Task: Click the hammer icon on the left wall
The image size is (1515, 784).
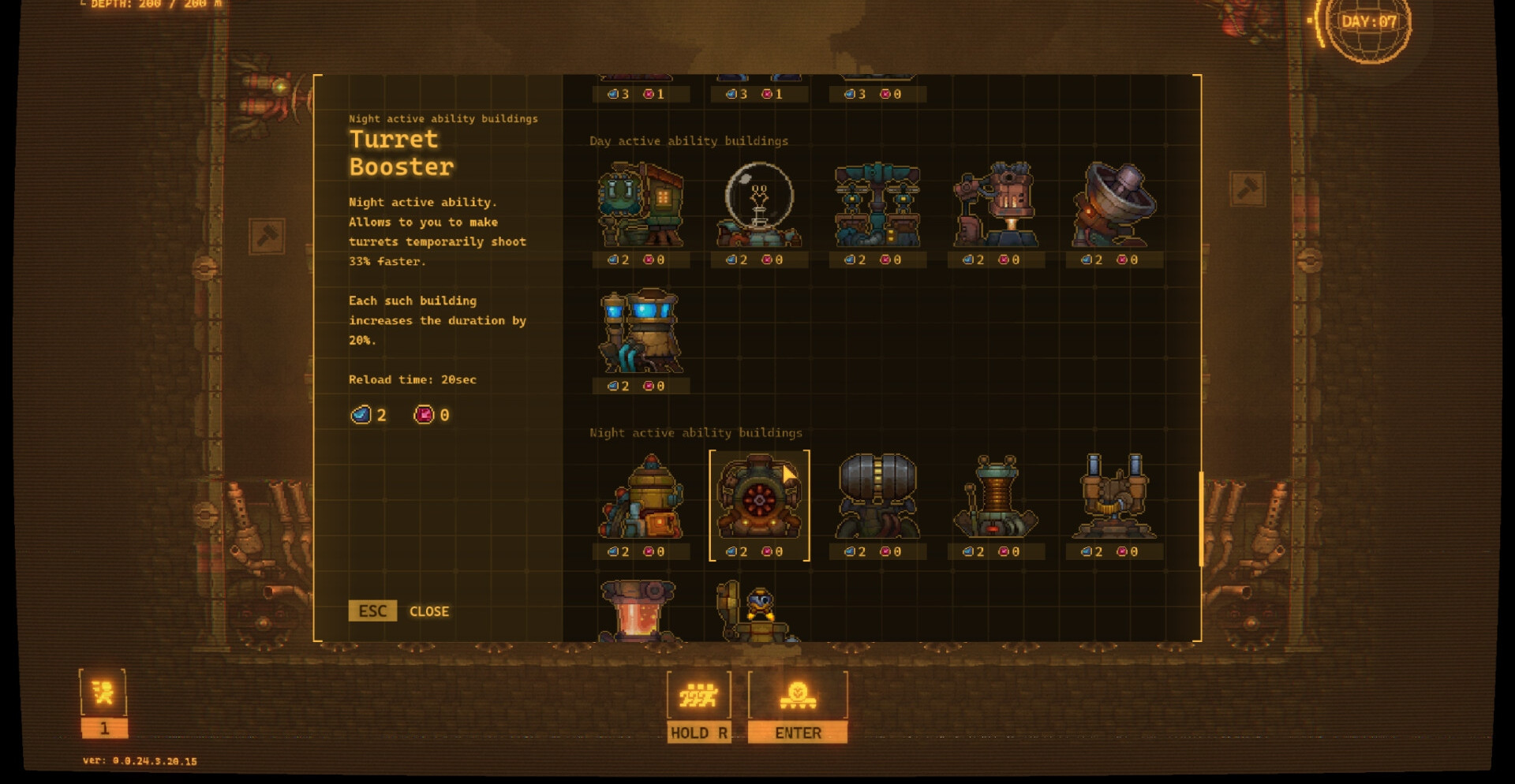Action: click(x=267, y=236)
